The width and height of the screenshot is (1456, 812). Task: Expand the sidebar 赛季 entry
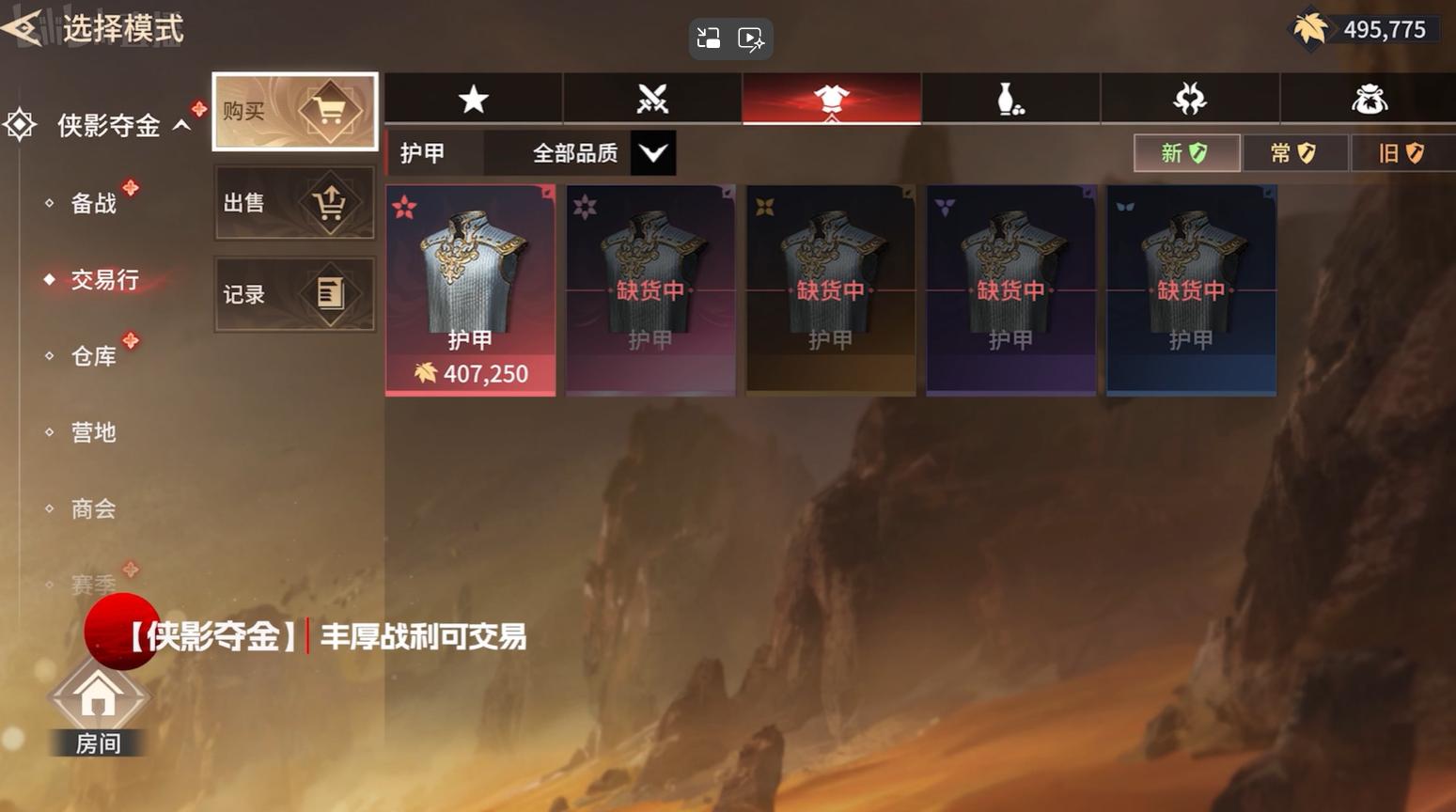click(x=94, y=583)
